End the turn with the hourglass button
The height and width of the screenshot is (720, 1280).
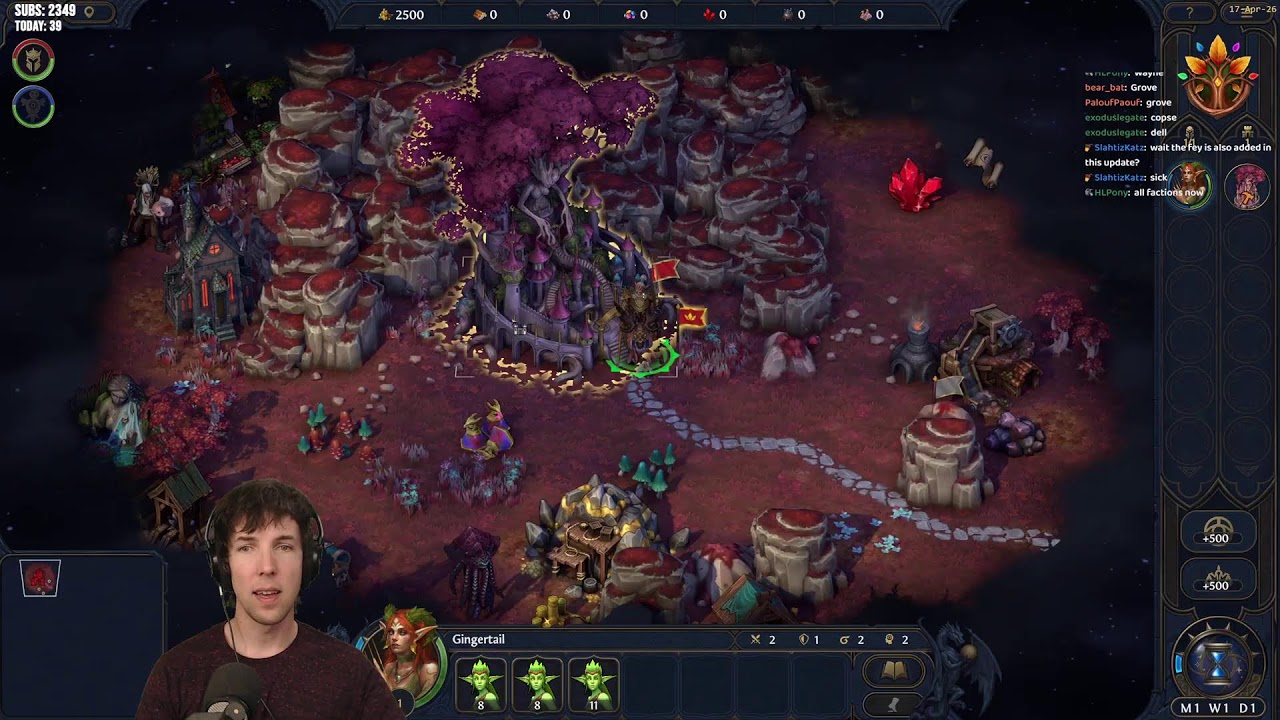[1217, 663]
